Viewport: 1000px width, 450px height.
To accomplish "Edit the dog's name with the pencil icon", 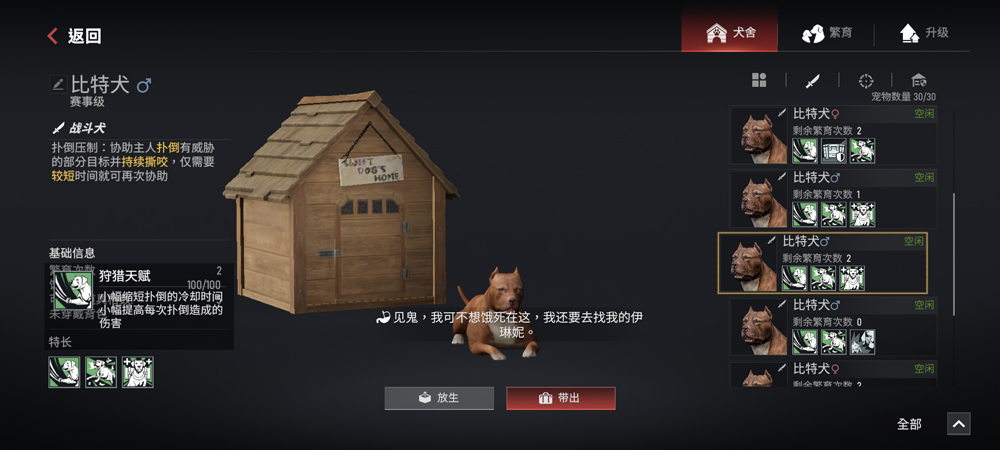I will 58,85.
